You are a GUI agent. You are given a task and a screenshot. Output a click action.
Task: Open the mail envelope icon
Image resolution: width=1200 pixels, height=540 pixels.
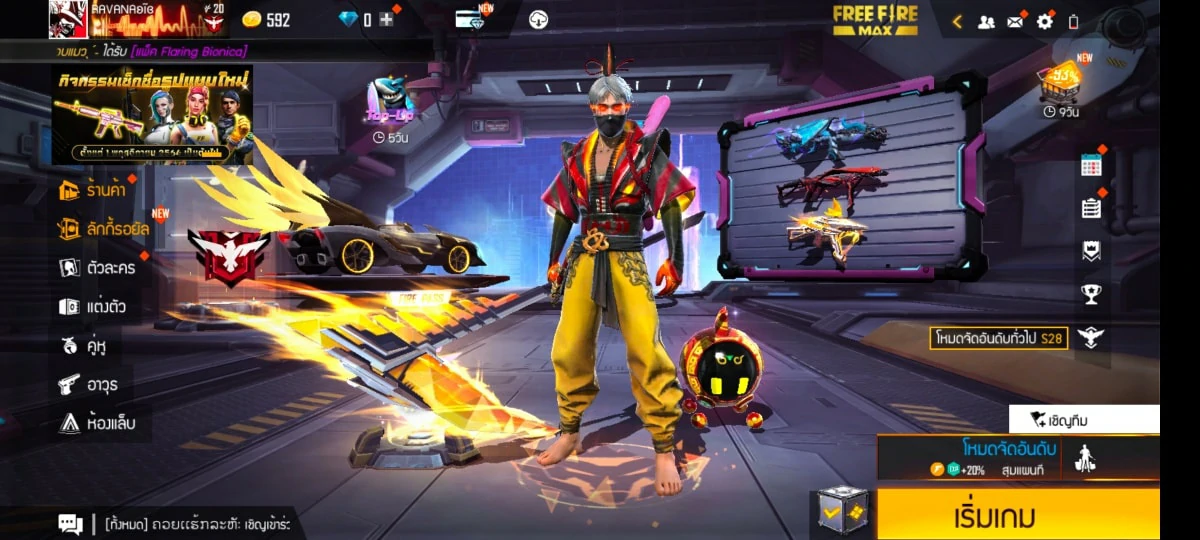point(1015,21)
